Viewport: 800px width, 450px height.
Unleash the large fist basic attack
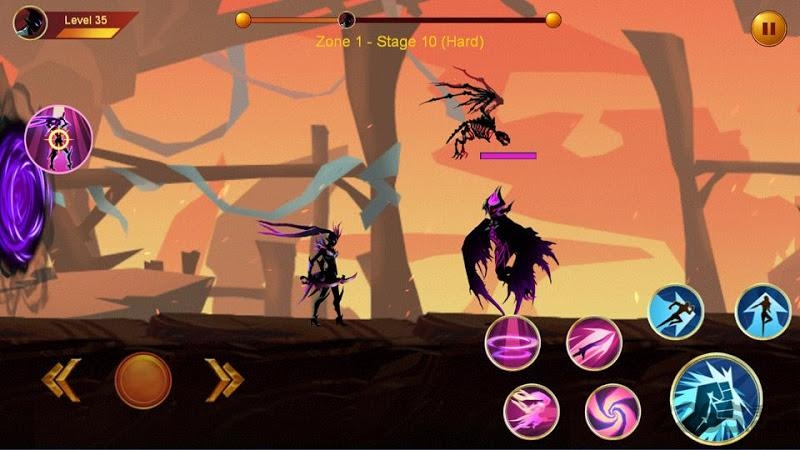[712, 397]
